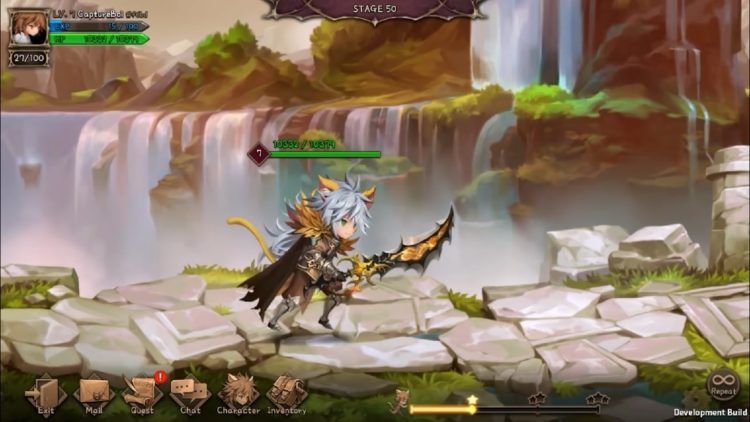Open the Quest log with notification
Screen dimensions: 750x422
142,392
